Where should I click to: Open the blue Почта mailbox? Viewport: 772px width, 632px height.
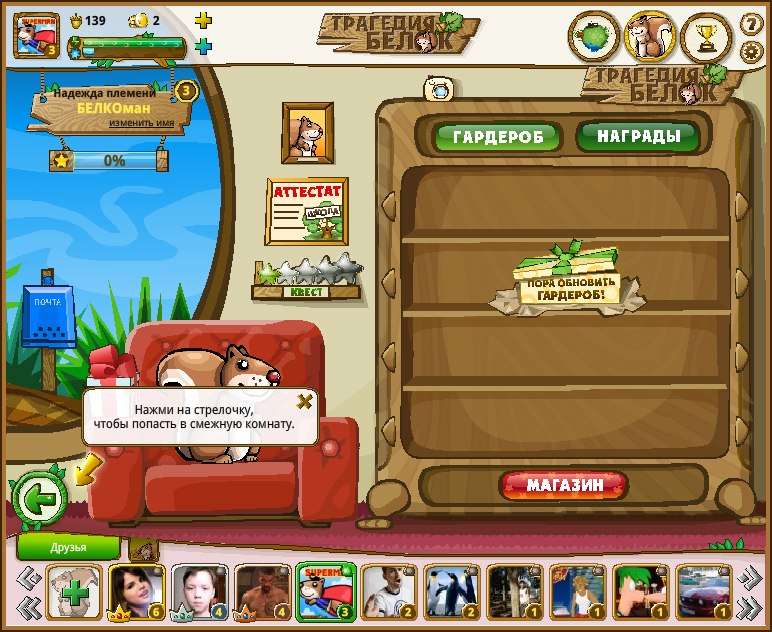48,320
